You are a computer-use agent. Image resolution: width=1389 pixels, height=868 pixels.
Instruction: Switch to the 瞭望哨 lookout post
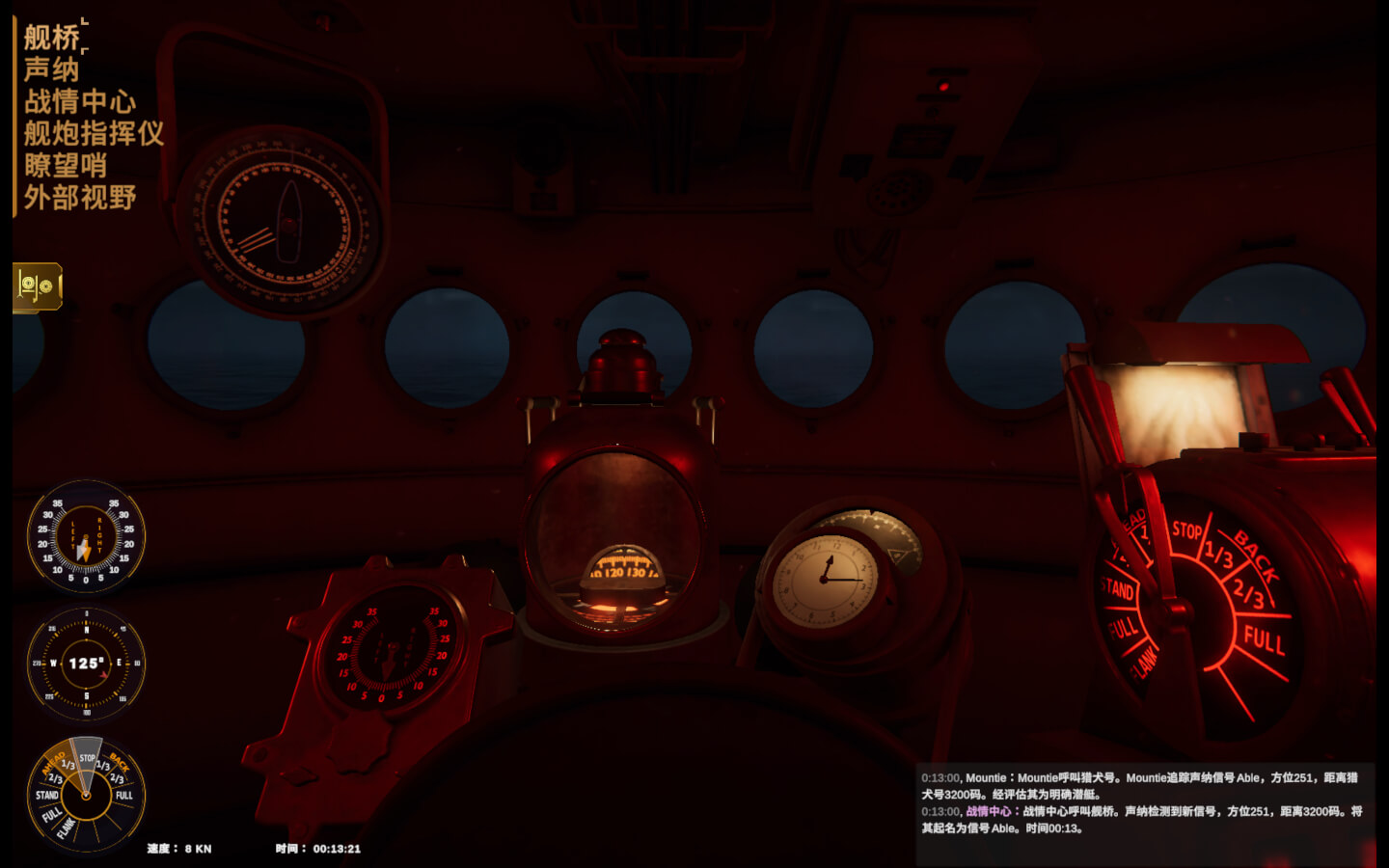coord(66,165)
